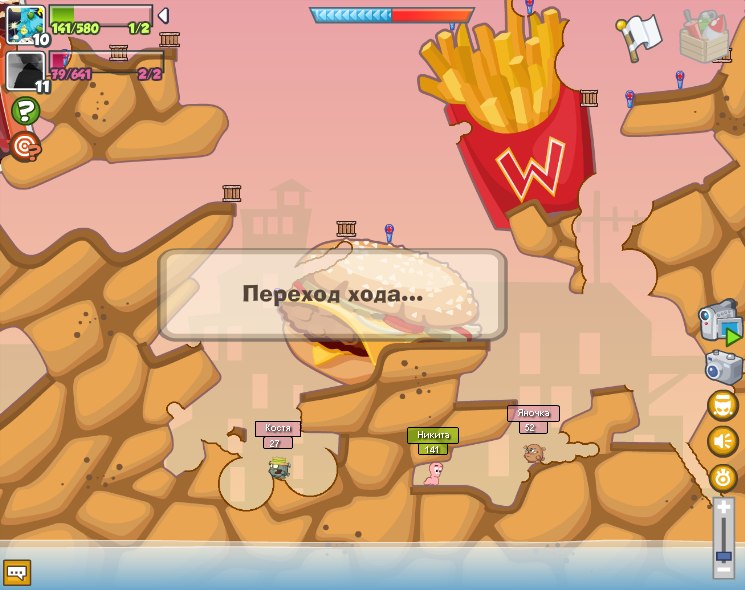This screenshot has width=745, height=590.
Task: Select the second player's avatar, level 11
Action: pyautogui.click(x=25, y=71)
